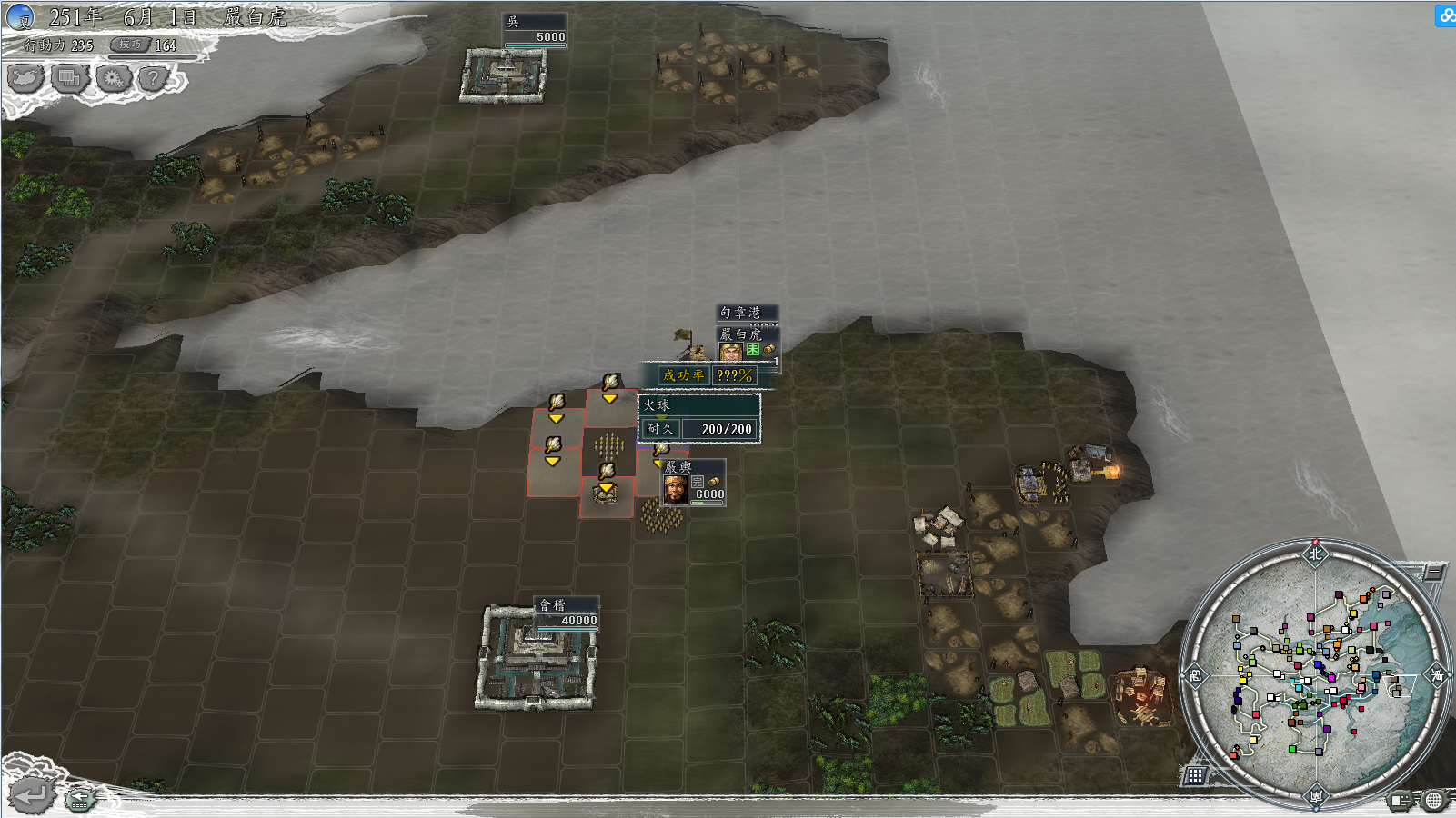
Task: Click the 南 compass marker on minimap
Action: pyautogui.click(x=1316, y=797)
